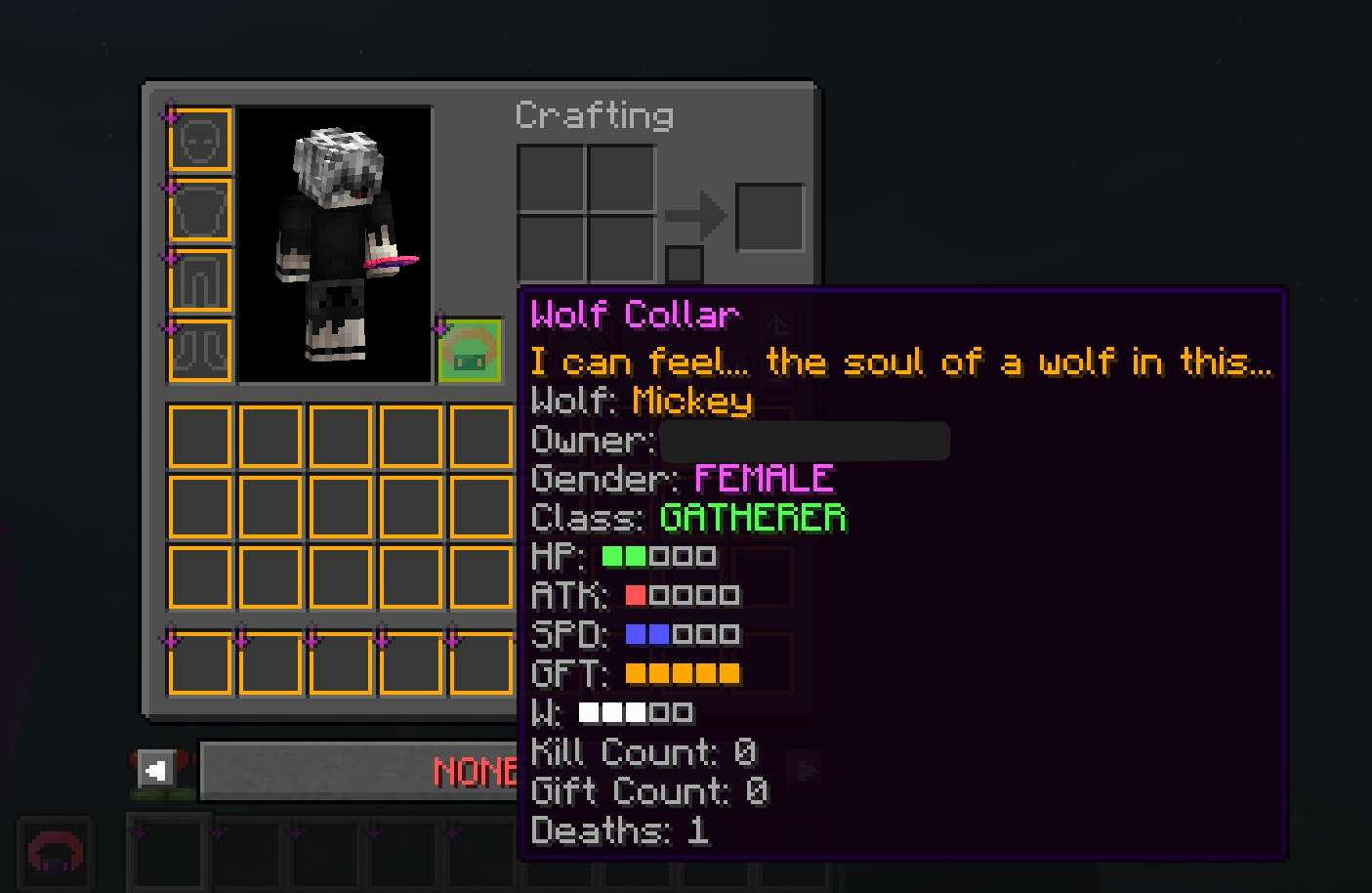Select the crafting output slot
This screenshot has width=1372, height=893.
[x=770, y=216]
